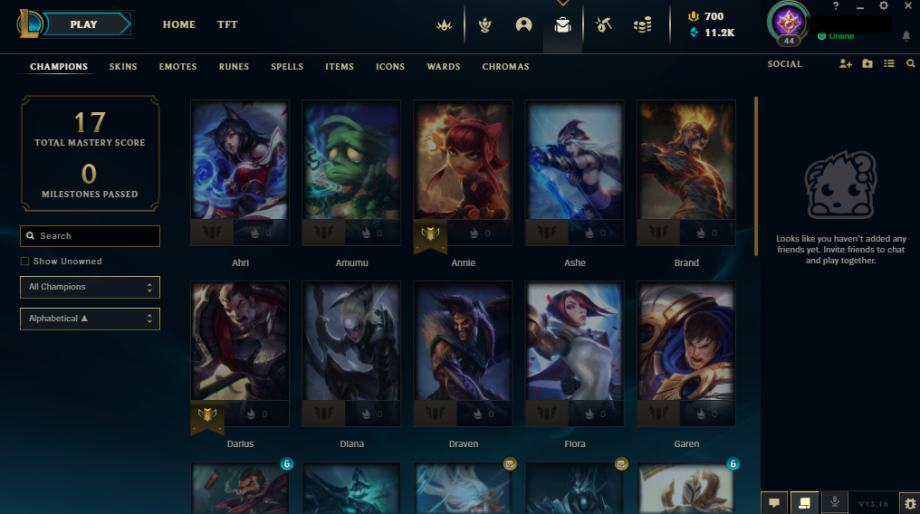Open the All Champions filter dropdown
The image size is (920, 514).
[90, 287]
